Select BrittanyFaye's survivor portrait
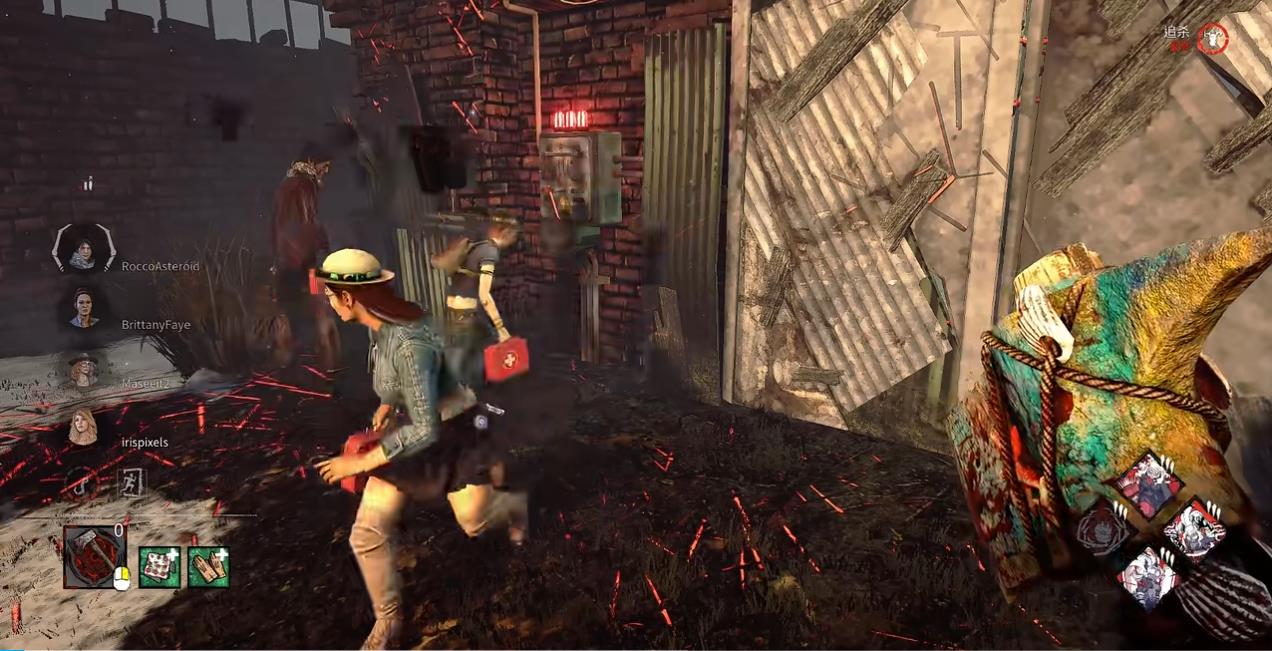Screen dimensions: 1272x651 pyautogui.click(x=84, y=308)
